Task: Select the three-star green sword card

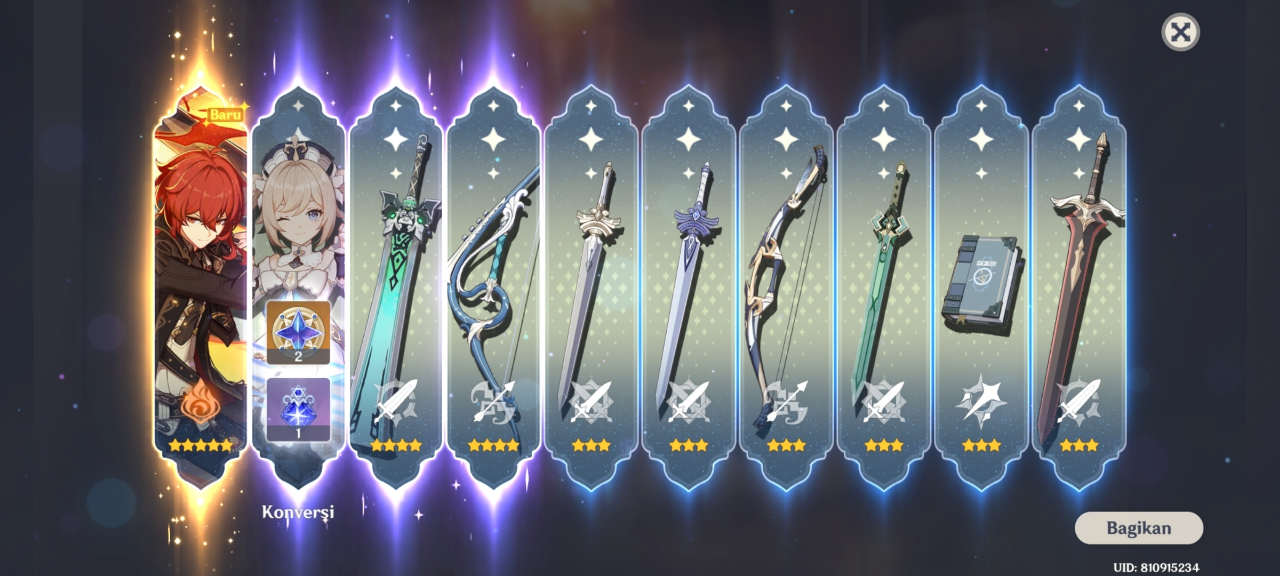Action: 883,290
